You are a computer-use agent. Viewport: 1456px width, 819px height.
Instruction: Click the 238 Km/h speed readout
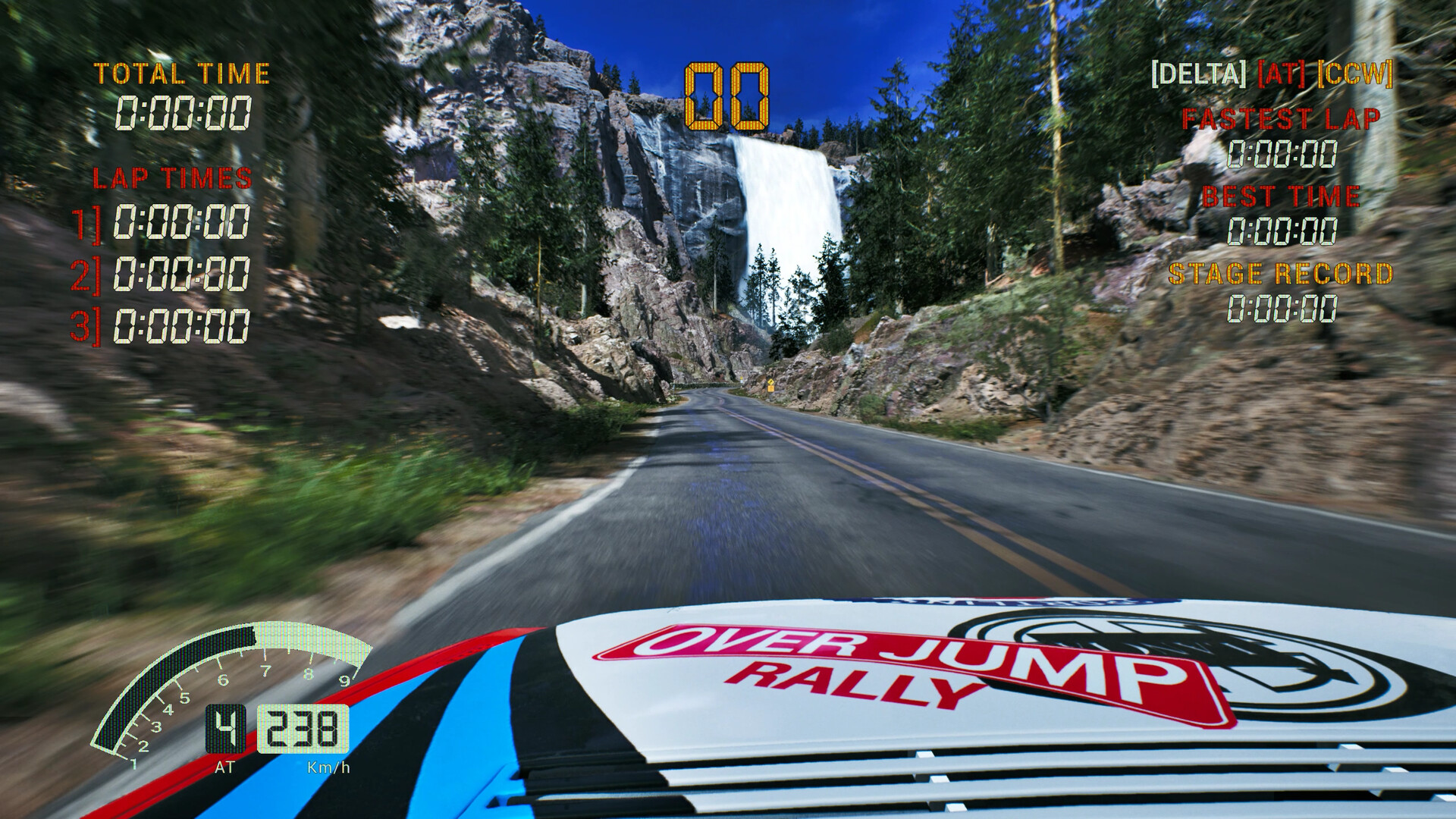(303, 730)
